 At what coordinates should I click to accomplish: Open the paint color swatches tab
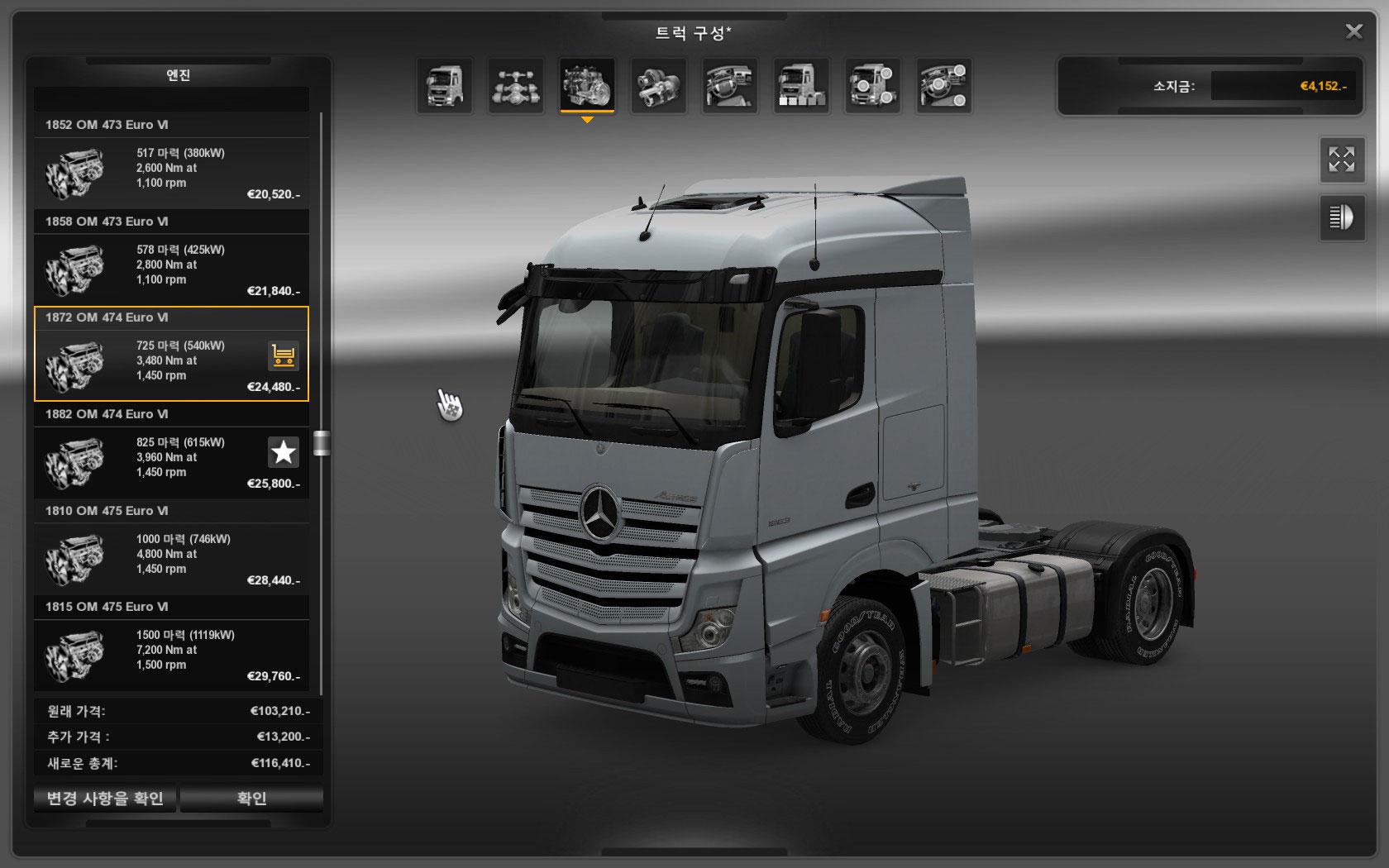click(x=801, y=85)
